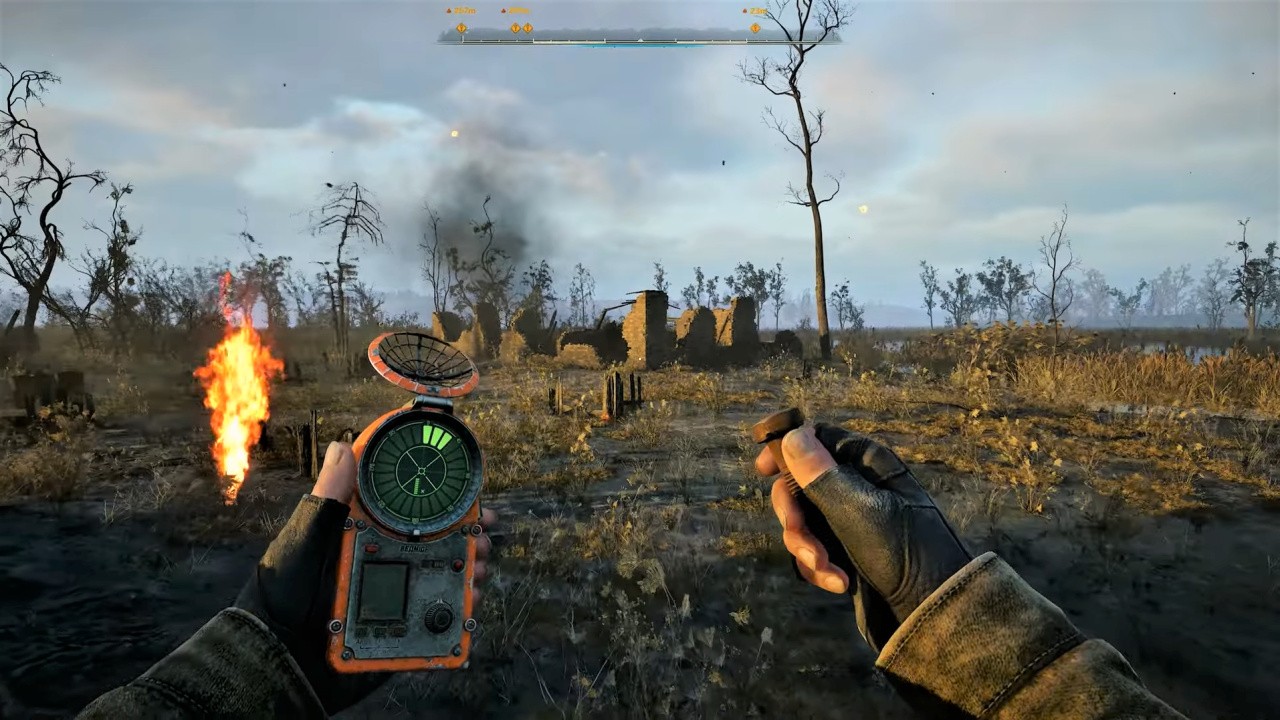Click the green signal strength bars on radar
This screenshot has height=720, width=1280.
click(x=438, y=437)
